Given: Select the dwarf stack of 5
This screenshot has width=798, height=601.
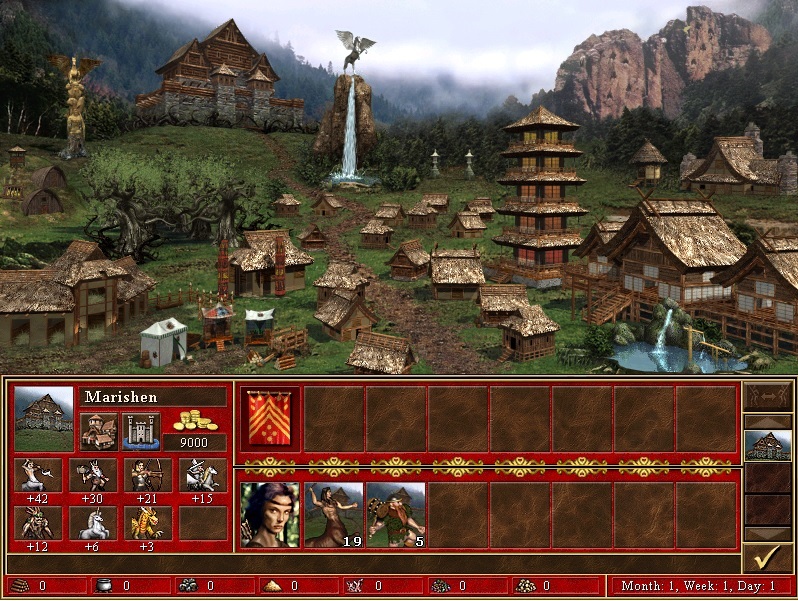Looking at the screenshot, I should click(x=396, y=514).
